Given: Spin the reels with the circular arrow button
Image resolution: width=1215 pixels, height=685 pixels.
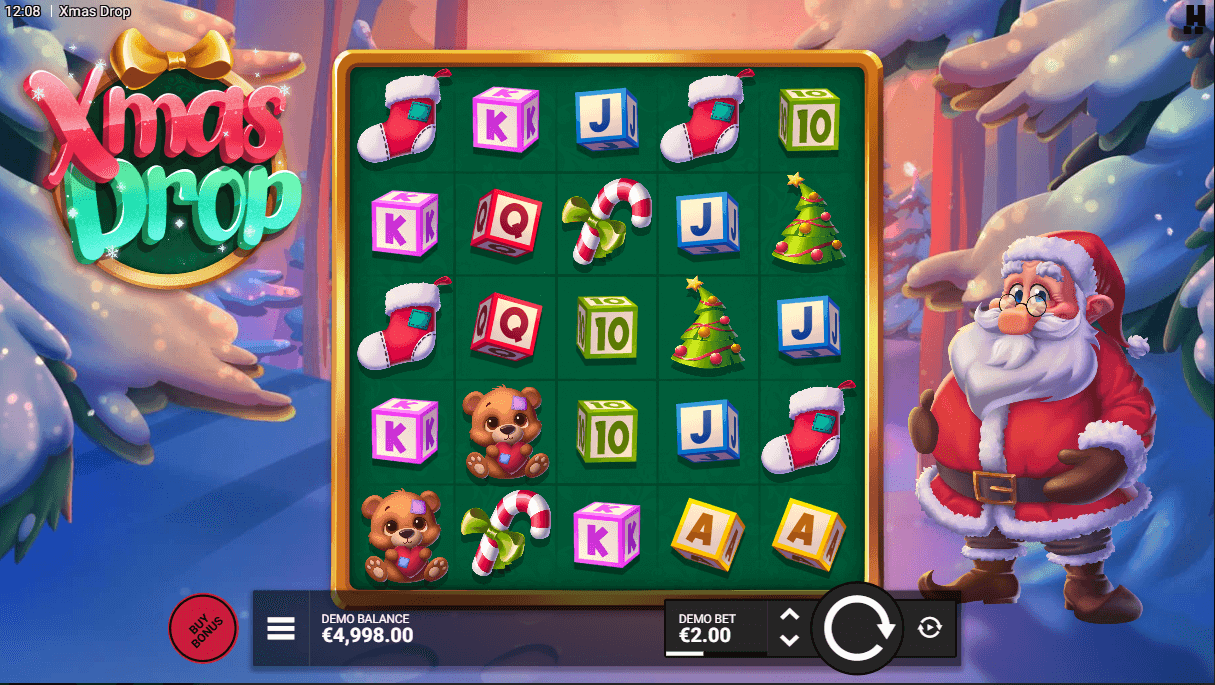Looking at the screenshot, I should tap(857, 628).
